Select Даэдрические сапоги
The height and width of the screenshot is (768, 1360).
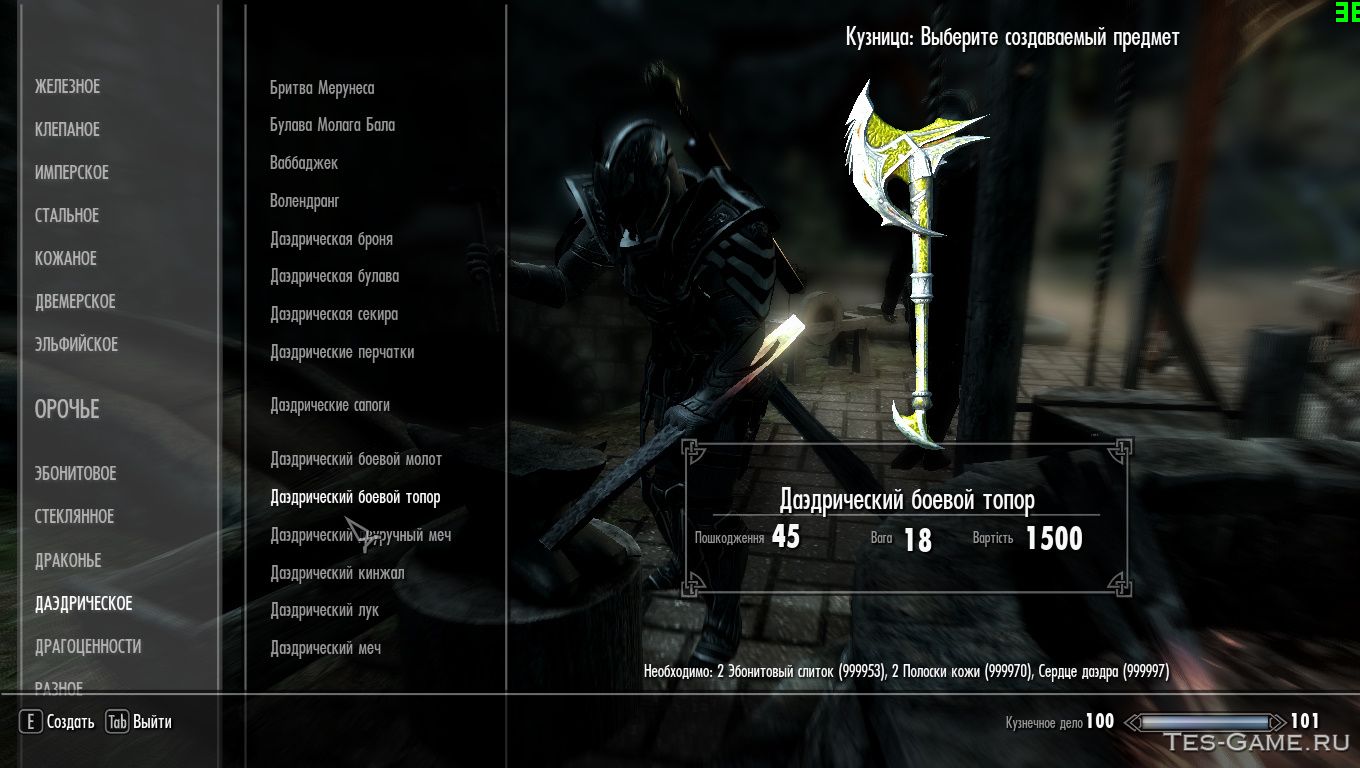(330, 405)
